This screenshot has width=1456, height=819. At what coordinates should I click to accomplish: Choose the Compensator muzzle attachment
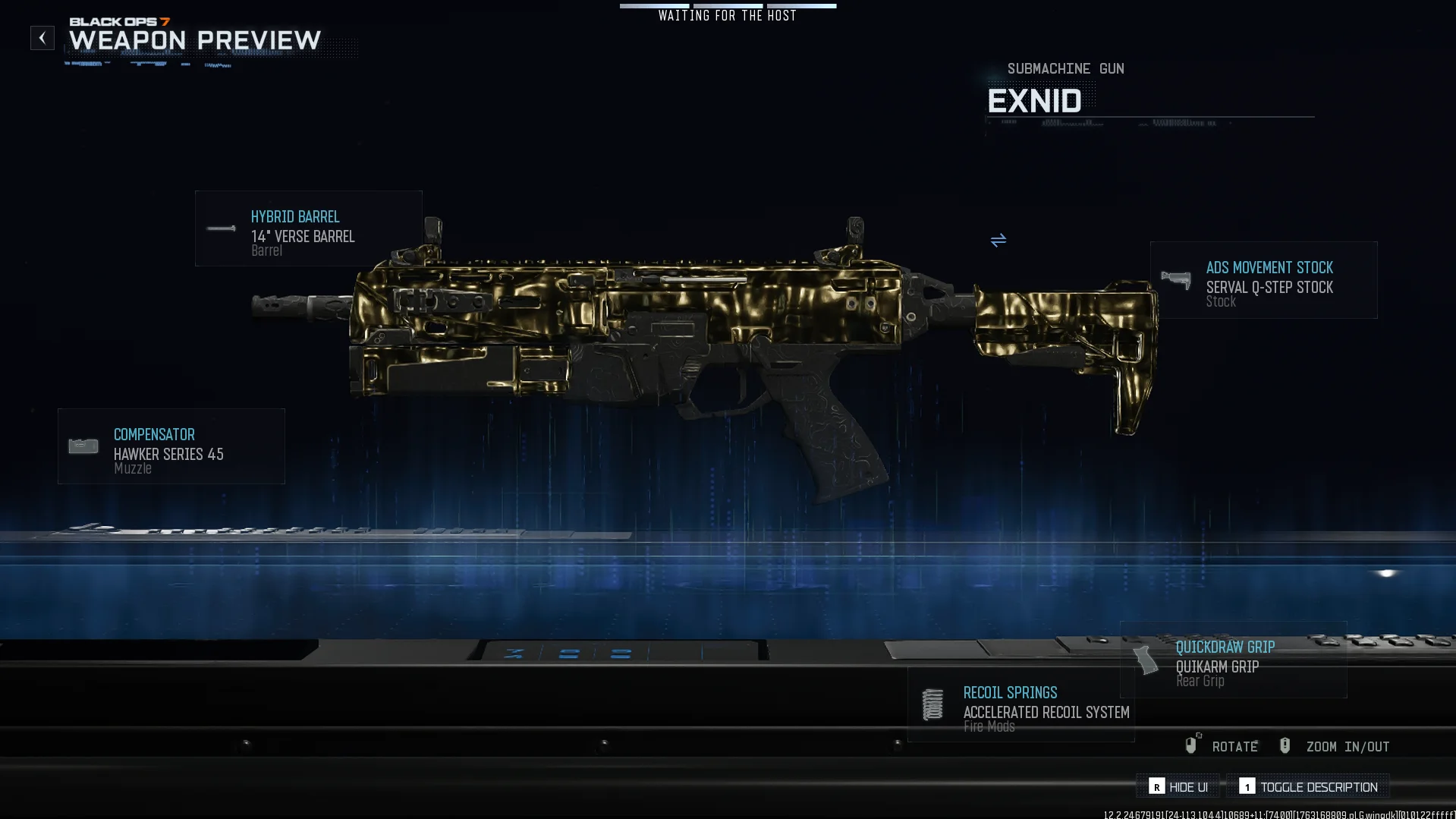coord(171,446)
